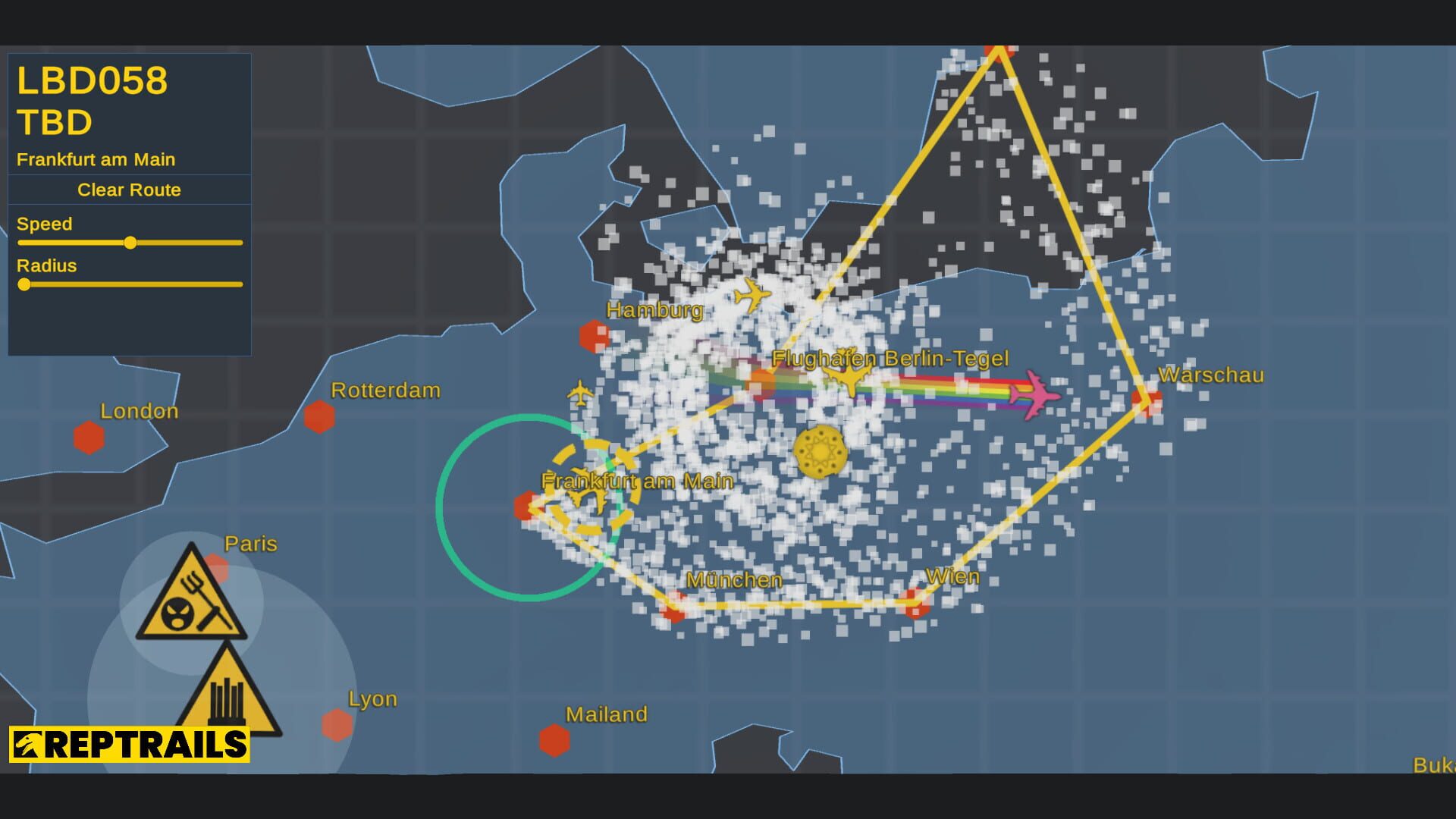Click the Radius slider handle
Image resolution: width=1456 pixels, height=819 pixels.
point(25,285)
